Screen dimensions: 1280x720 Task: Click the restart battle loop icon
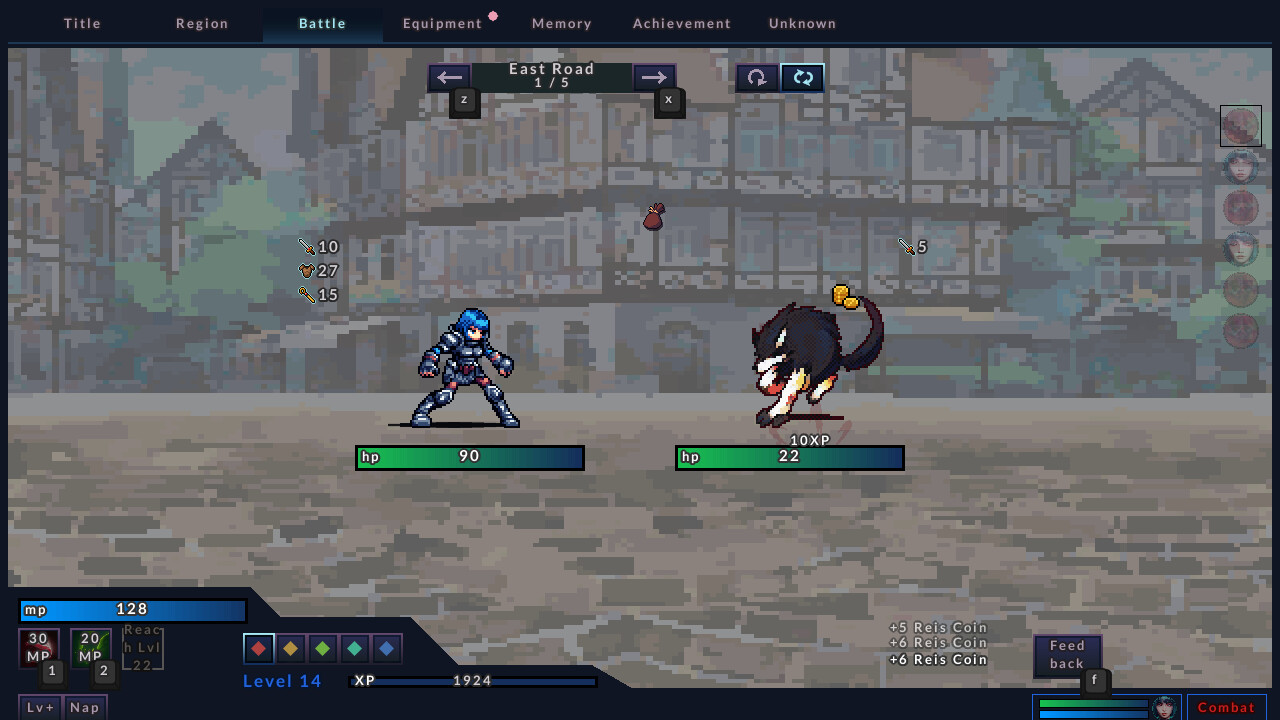click(x=756, y=77)
